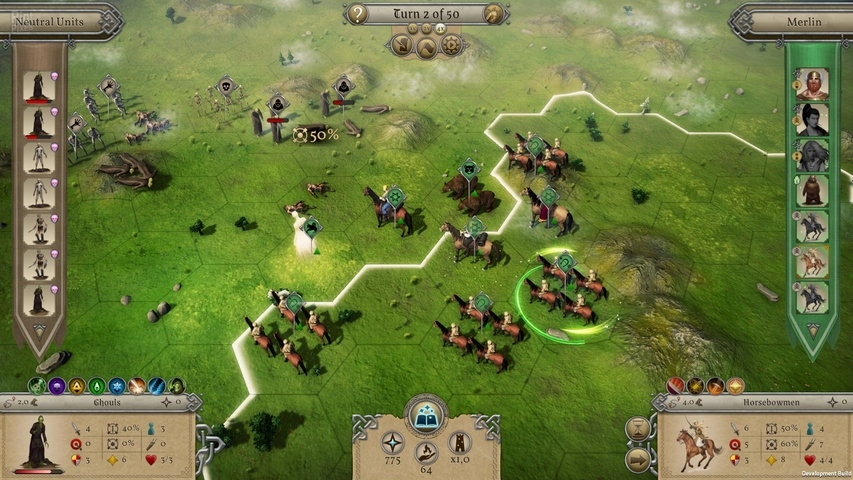This screenshot has width=853, height=480.
Task: Select the top hooded ghoul in Neutral Units
Action: 38,87
